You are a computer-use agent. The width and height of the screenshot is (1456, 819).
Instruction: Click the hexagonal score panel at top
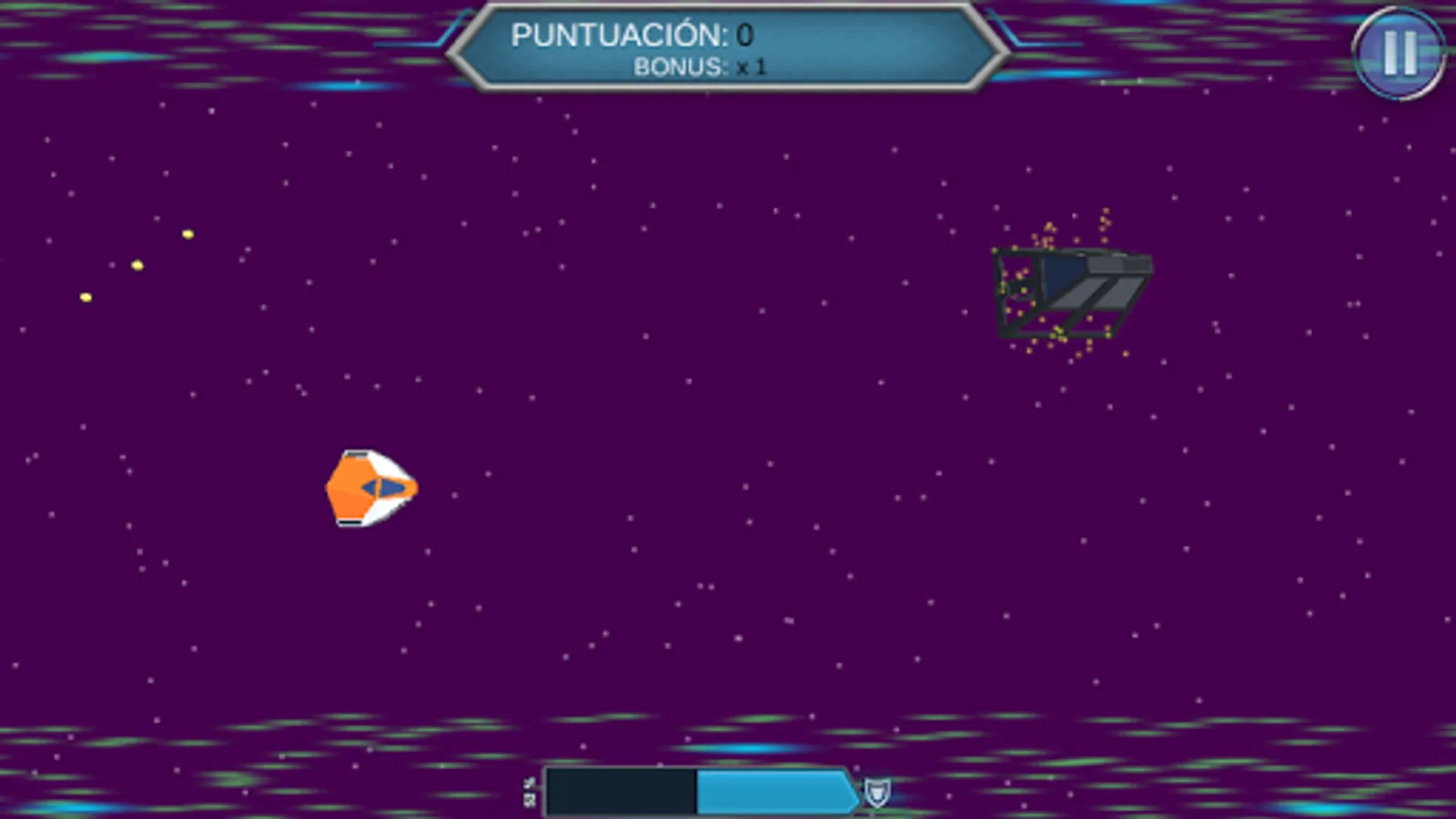(723, 45)
